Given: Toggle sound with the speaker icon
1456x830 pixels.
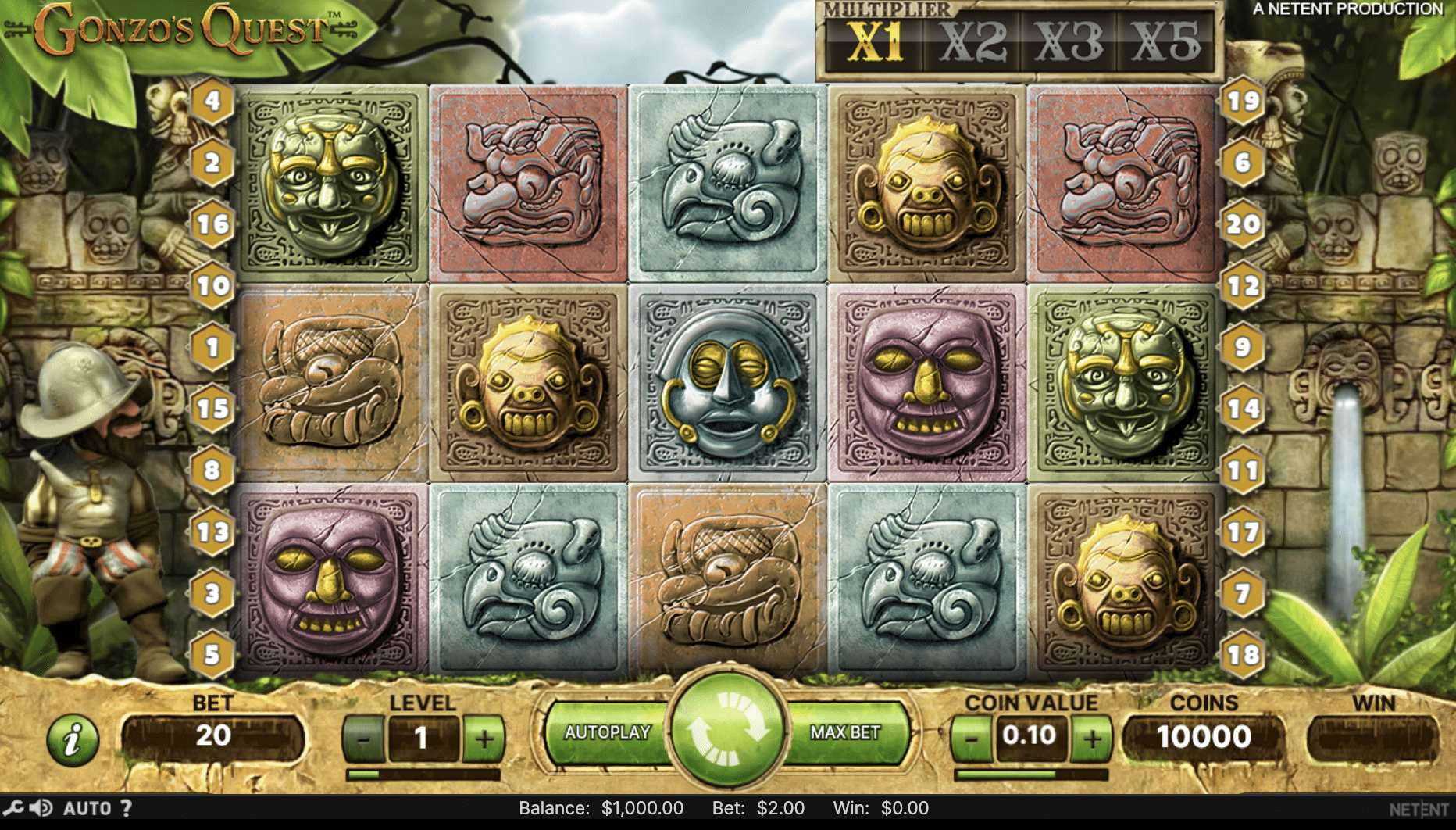Looking at the screenshot, I should tap(41, 808).
